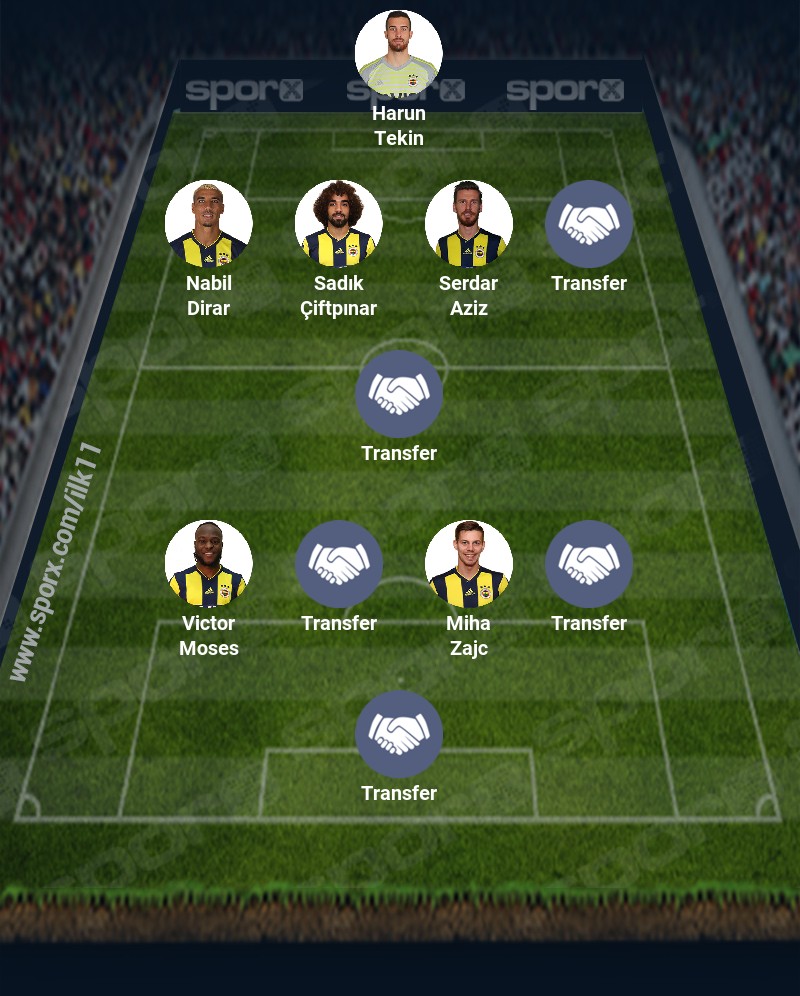Click Sadık Çiftpınar's player photo
Viewport: 800px width, 996px height.
coord(339,224)
